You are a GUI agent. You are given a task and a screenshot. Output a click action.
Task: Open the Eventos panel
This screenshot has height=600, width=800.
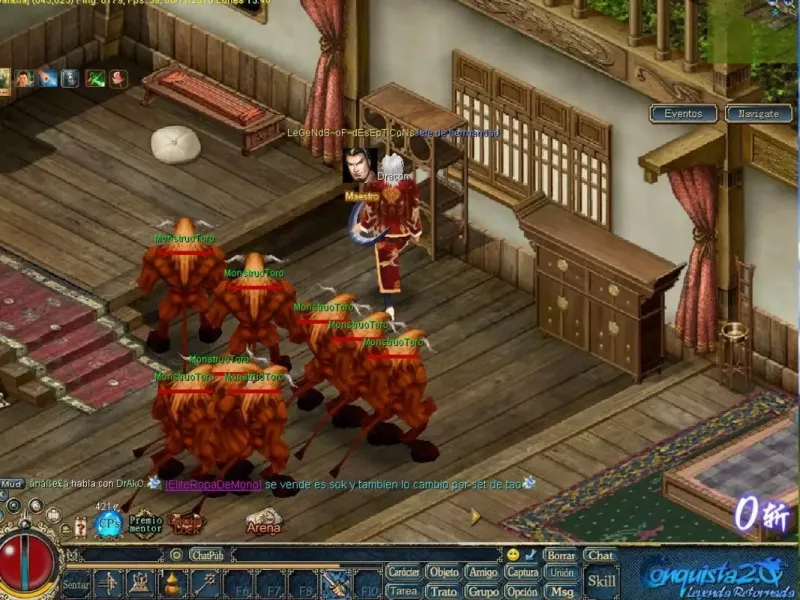pyautogui.click(x=684, y=114)
